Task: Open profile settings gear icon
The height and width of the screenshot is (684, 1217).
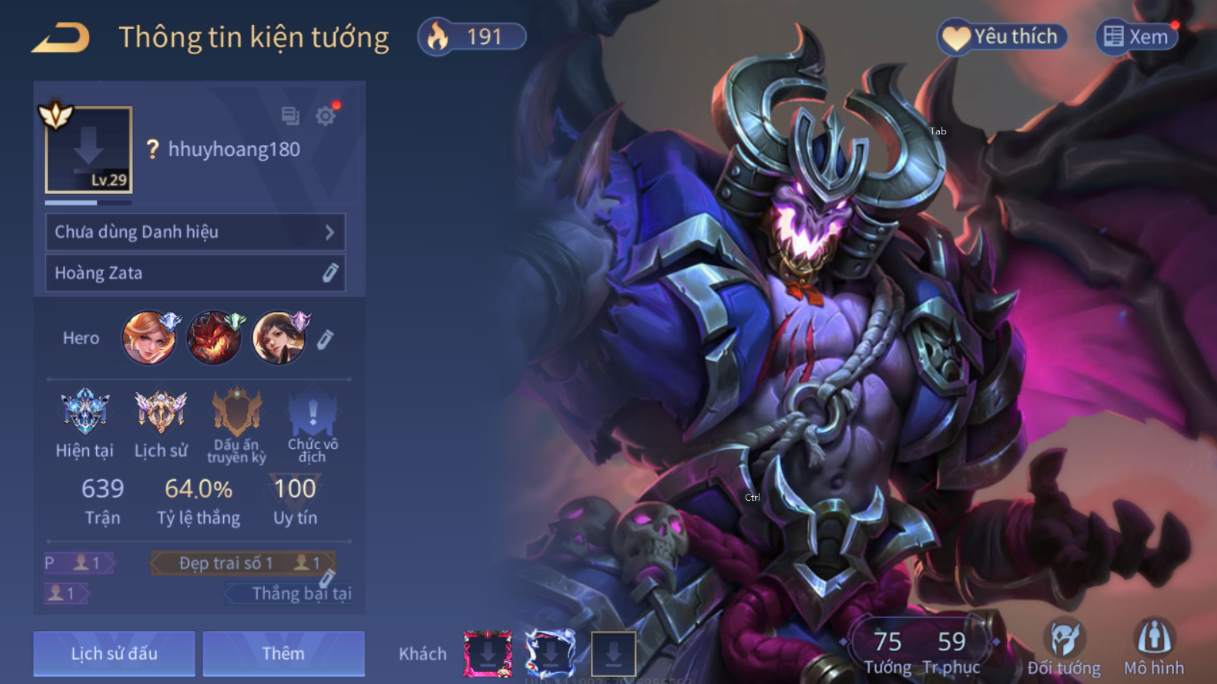Action: [325, 116]
